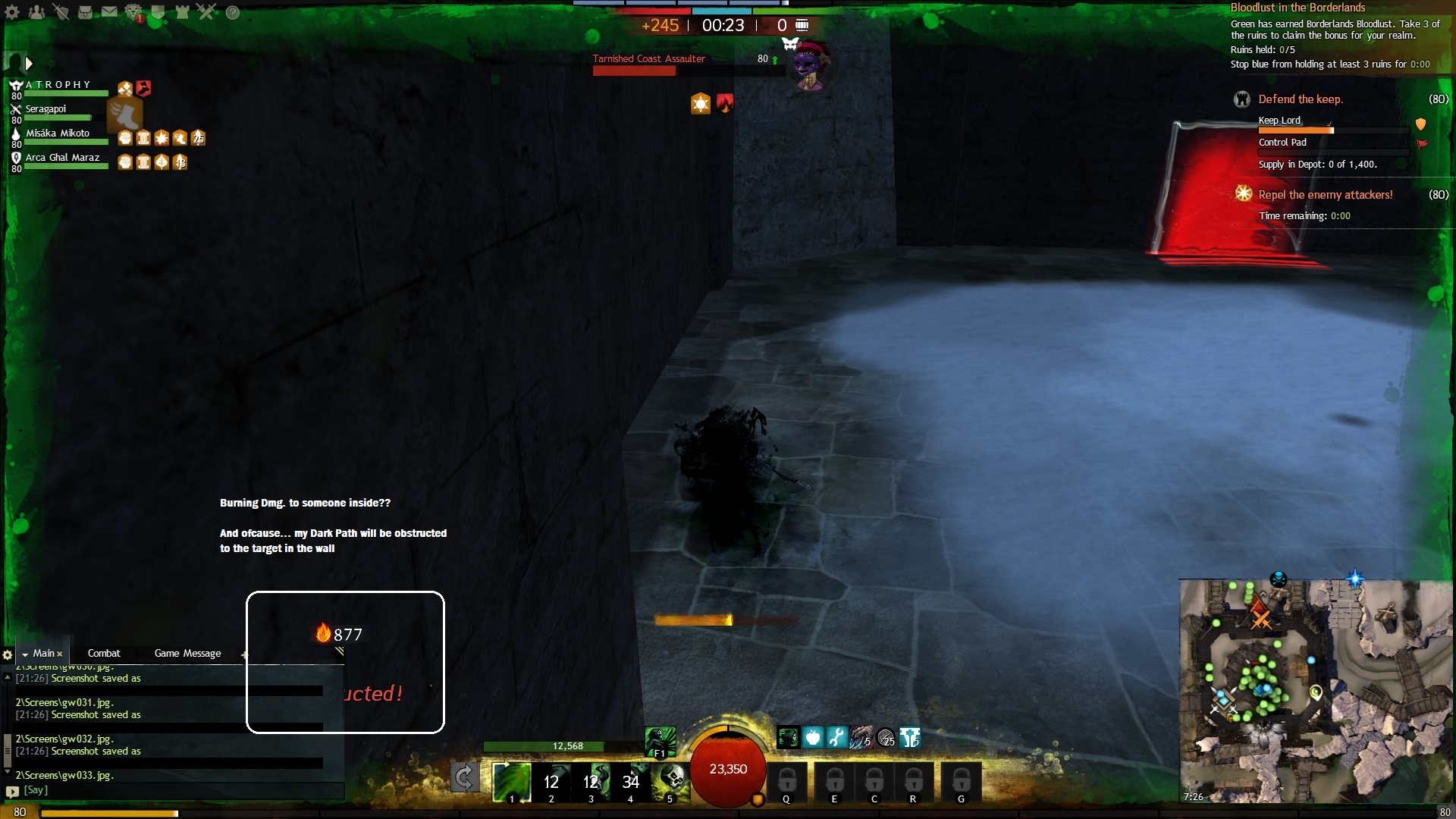Select the Defend the keep objective

(1300, 99)
